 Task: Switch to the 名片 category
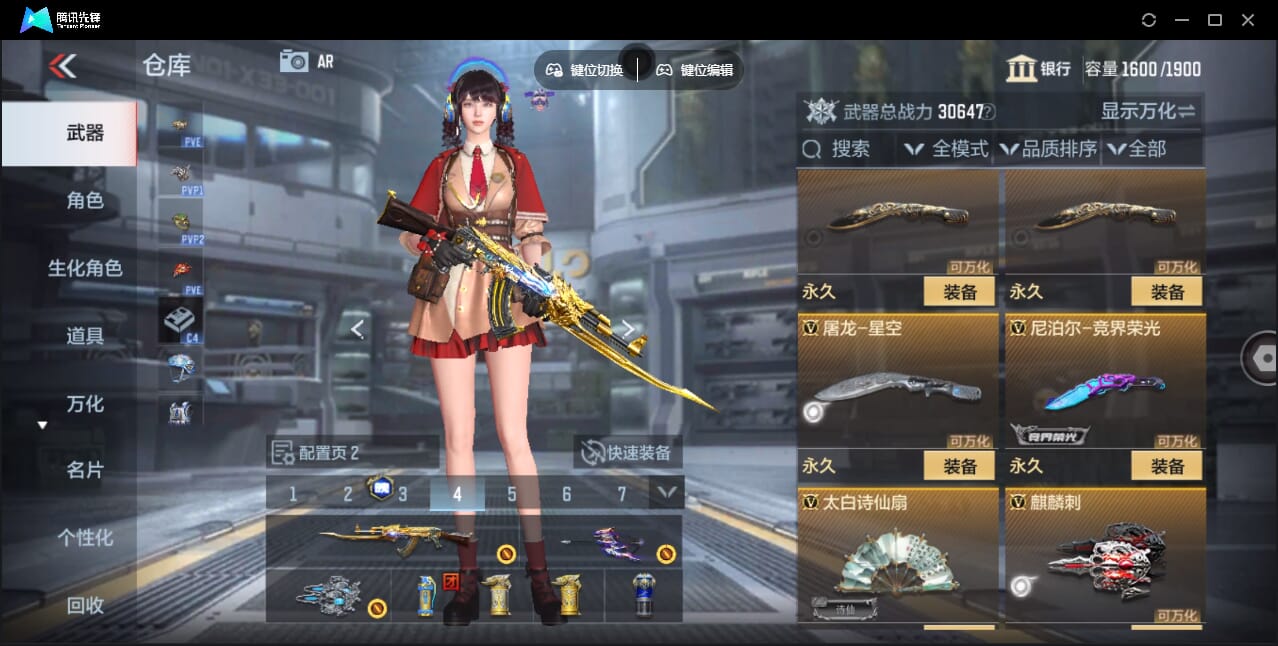[x=85, y=470]
